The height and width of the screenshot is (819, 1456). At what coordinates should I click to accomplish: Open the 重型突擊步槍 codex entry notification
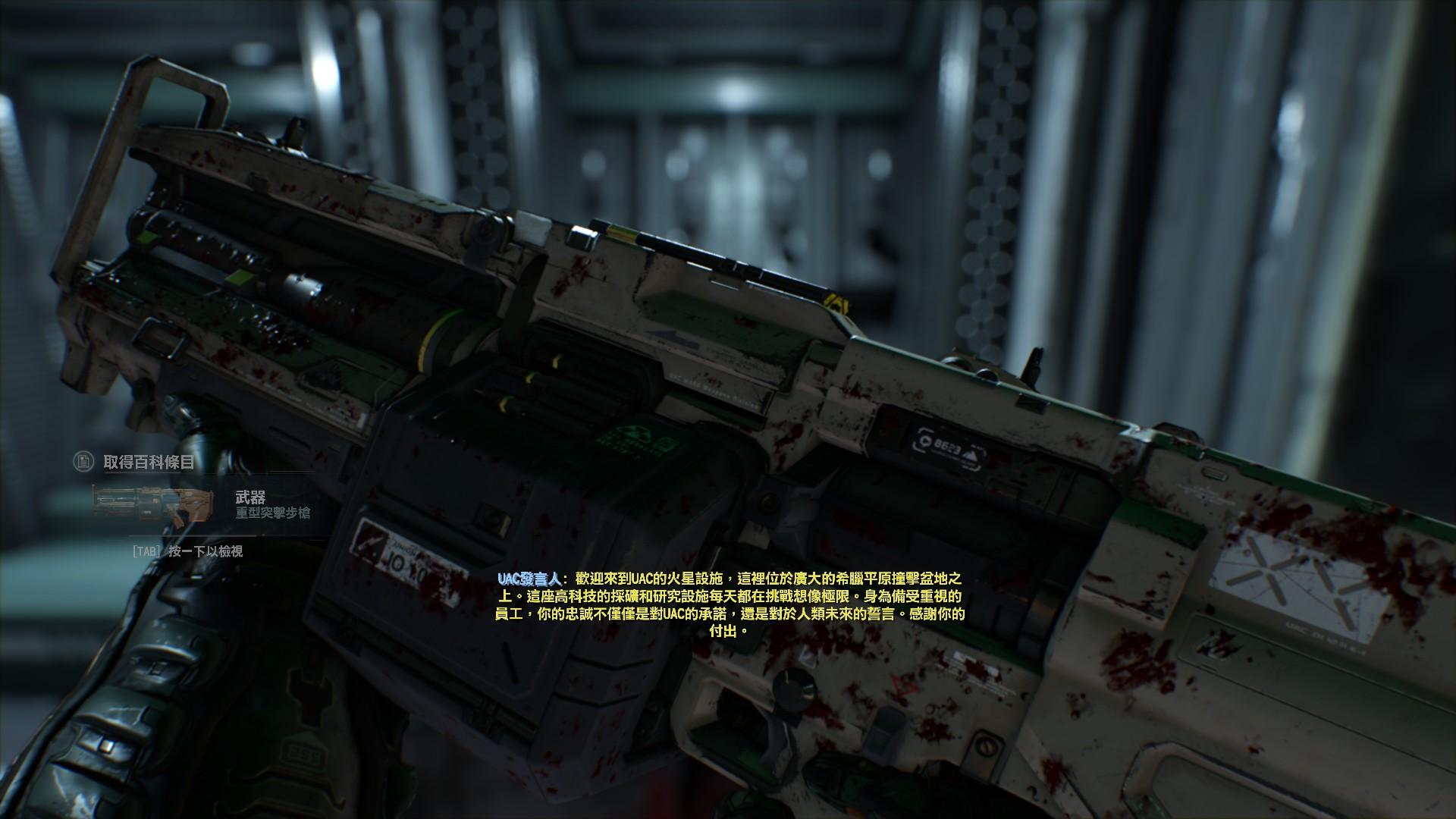pos(202,505)
